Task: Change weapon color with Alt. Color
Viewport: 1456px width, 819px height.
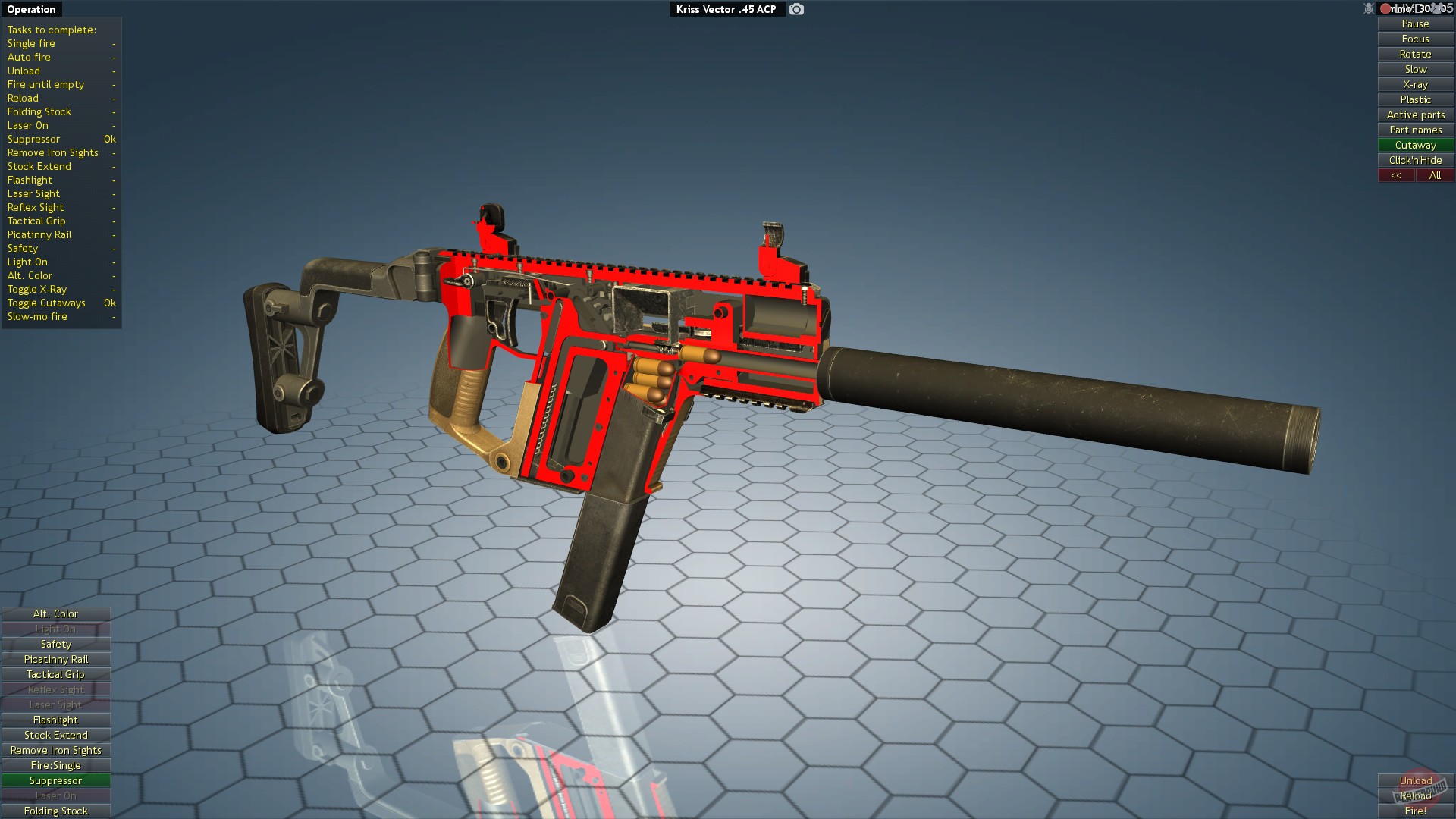Action: pos(55,613)
